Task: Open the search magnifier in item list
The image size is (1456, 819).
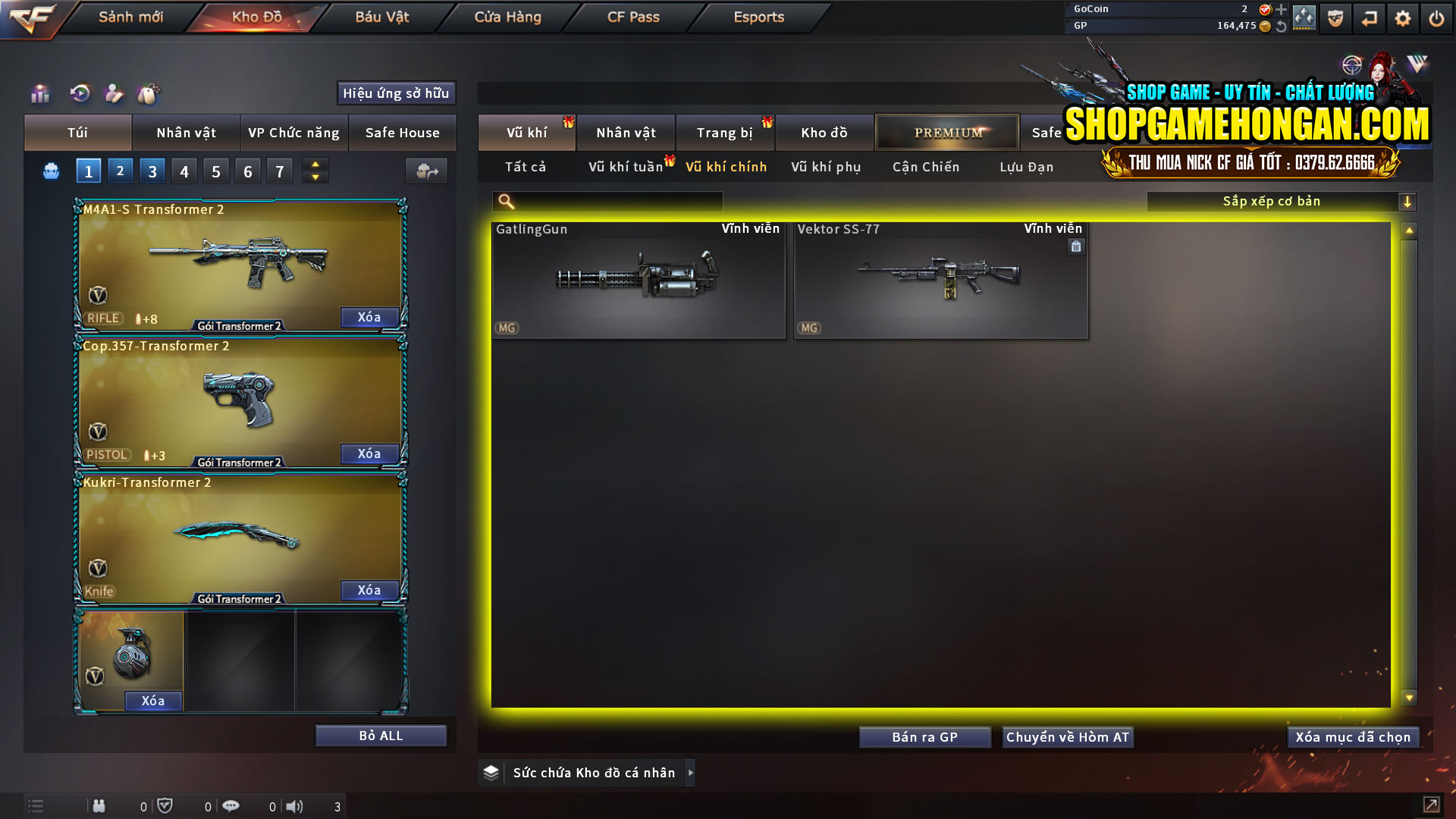Action: [x=505, y=201]
